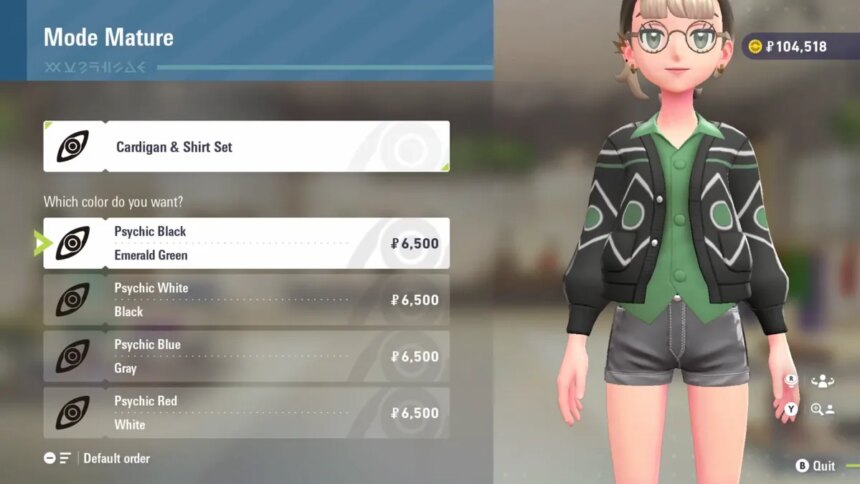Image resolution: width=860 pixels, height=484 pixels.
Task: Select the Psychic Red White color option
Action: [x=246, y=413]
